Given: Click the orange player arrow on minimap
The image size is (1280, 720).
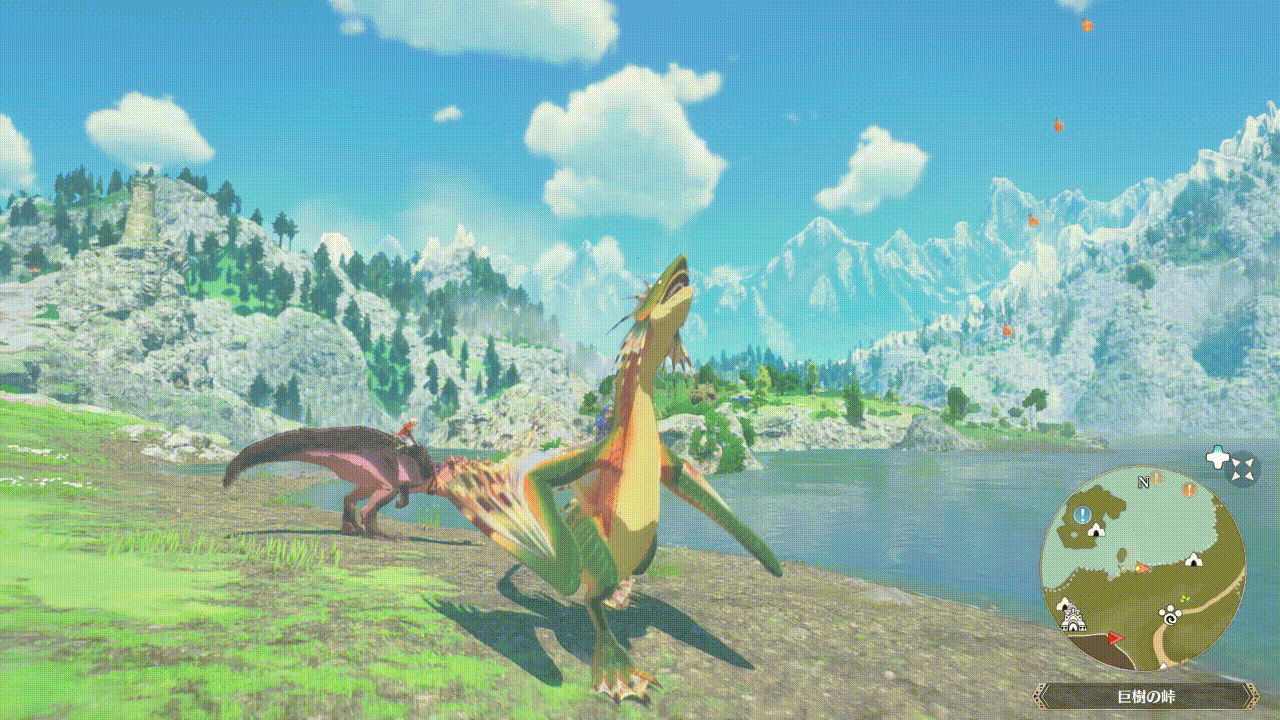Looking at the screenshot, I should pyautogui.click(x=1141, y=568).
